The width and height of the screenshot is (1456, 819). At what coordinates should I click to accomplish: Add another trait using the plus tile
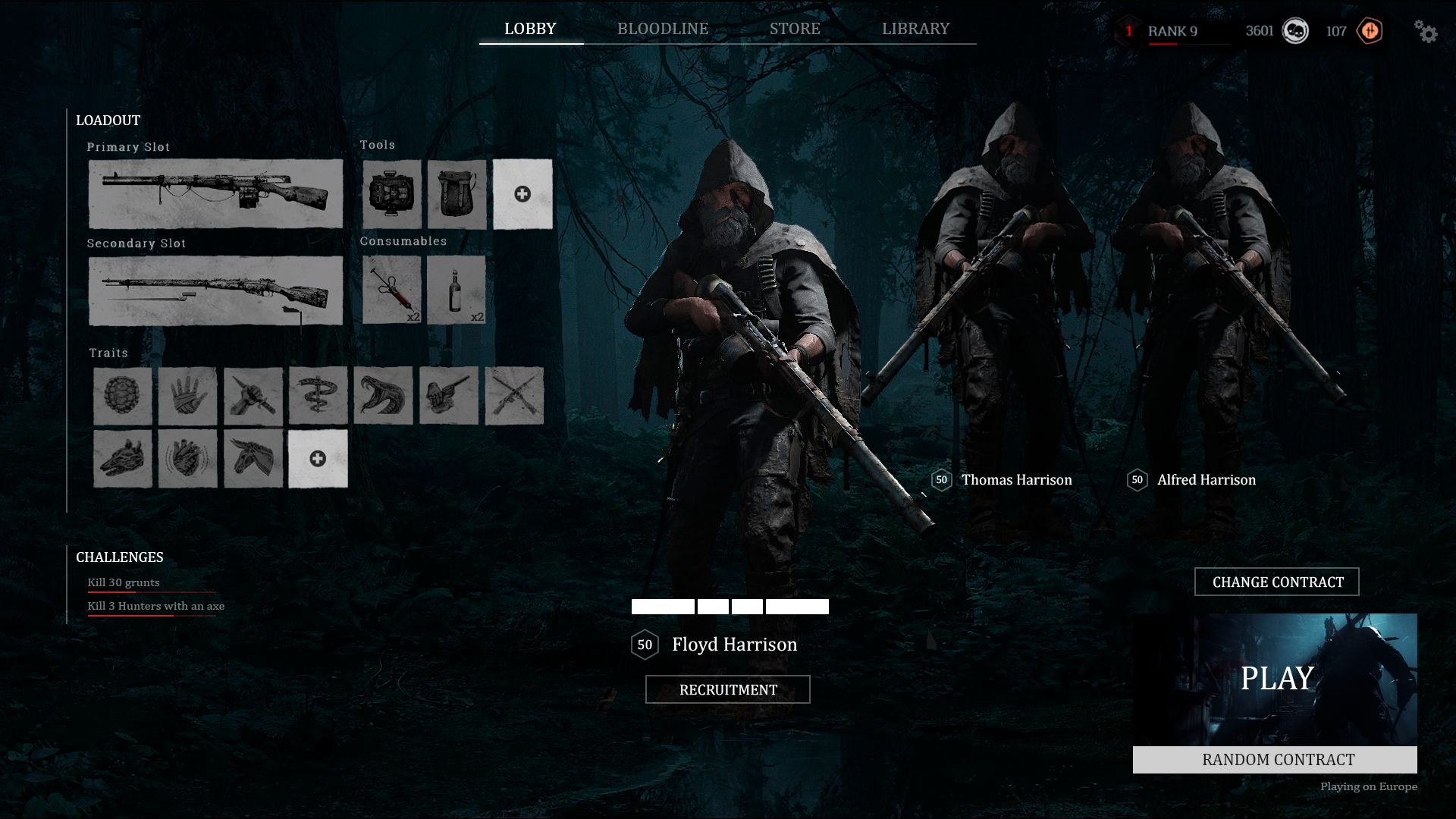(x=318, y=459)
